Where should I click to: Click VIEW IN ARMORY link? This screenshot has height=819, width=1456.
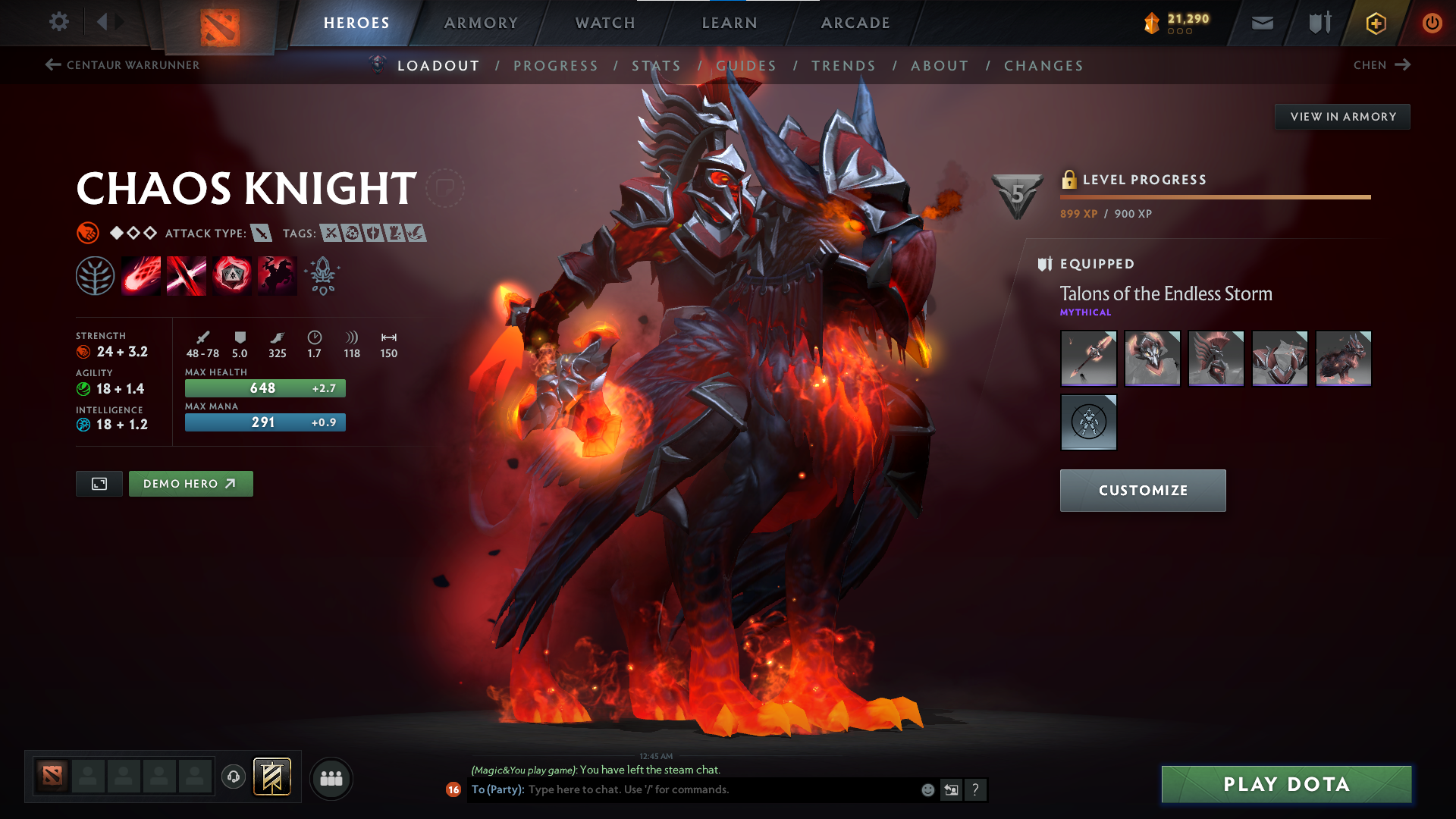(1342, 116)
